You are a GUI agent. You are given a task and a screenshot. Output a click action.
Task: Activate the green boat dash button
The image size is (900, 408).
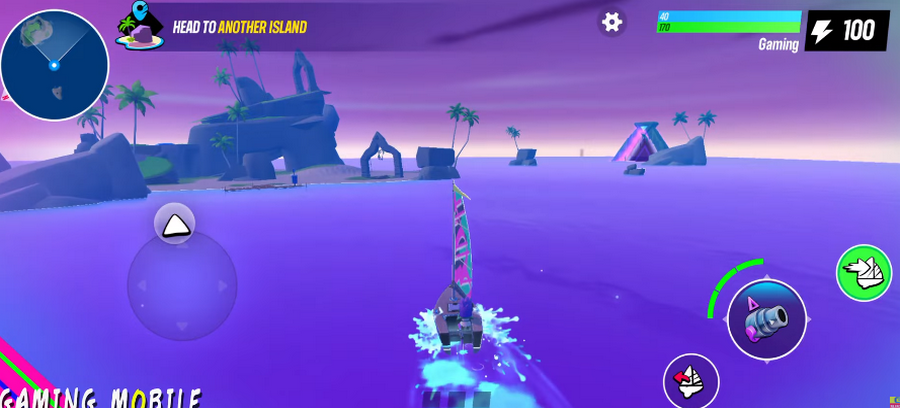coord(864,272)
